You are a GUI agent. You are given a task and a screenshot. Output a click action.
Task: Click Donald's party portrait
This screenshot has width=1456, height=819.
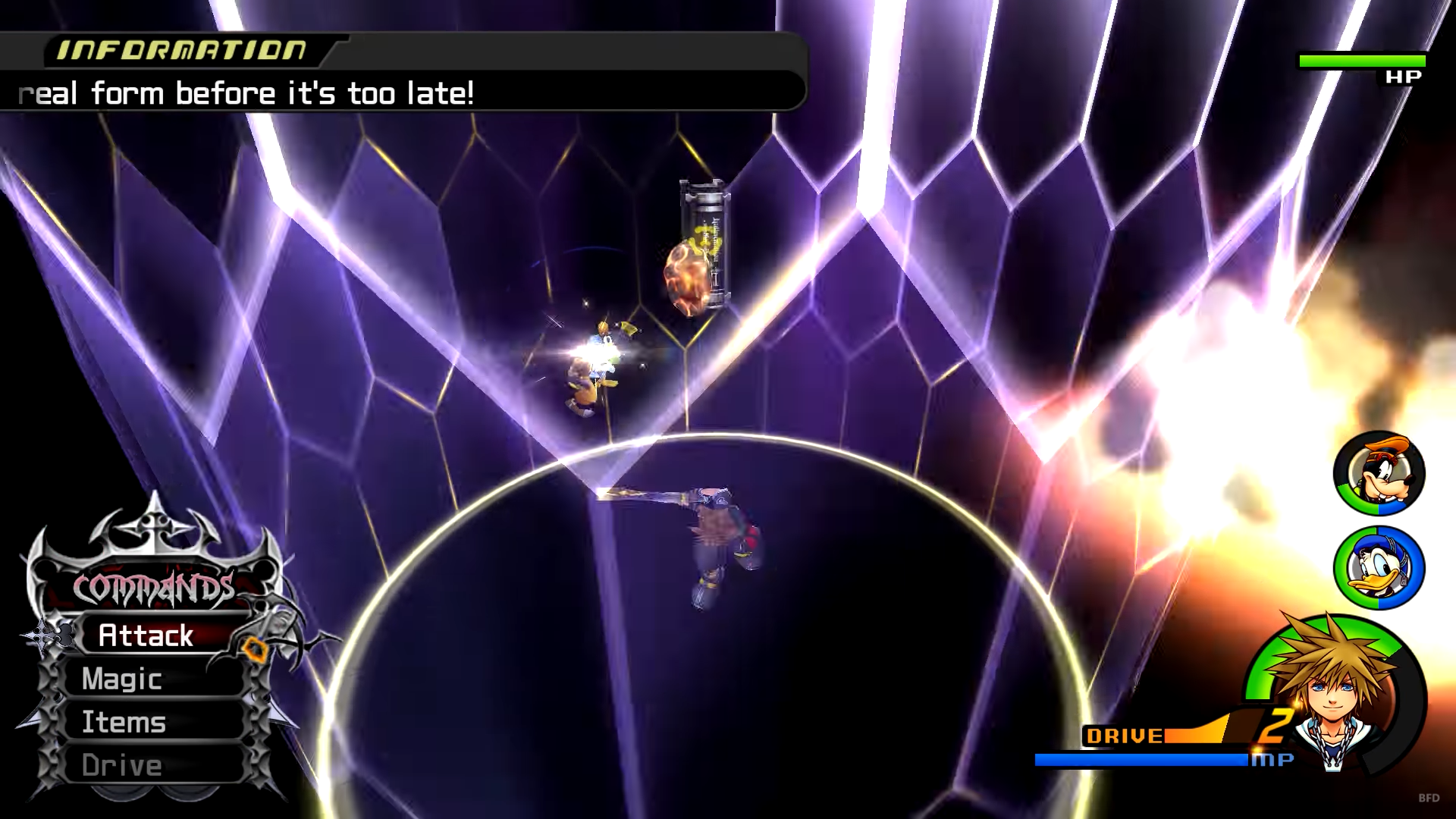pos(1379,568)
